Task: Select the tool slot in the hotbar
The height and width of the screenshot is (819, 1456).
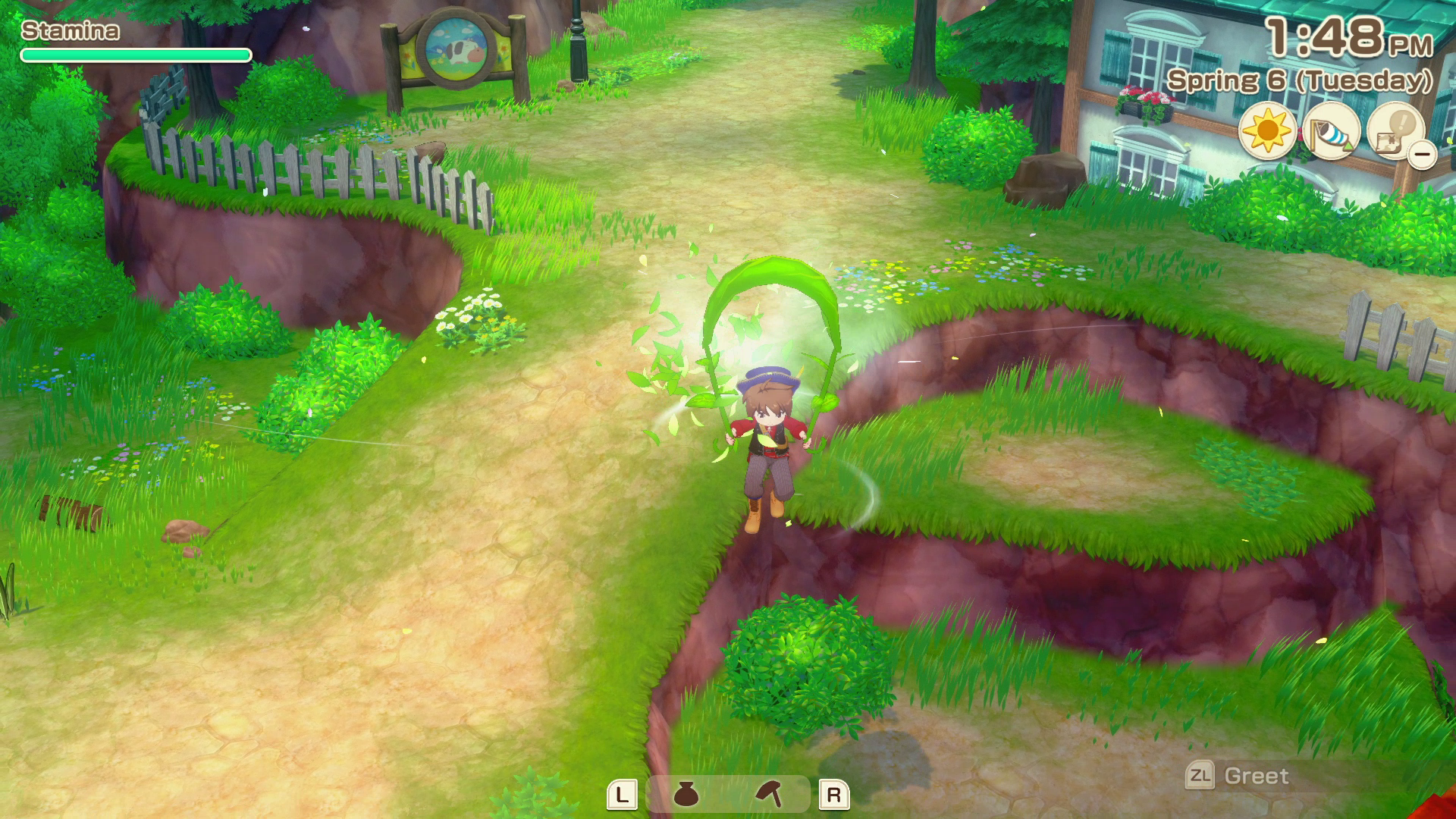Action: pyautogui.click(x=770, y=795)
